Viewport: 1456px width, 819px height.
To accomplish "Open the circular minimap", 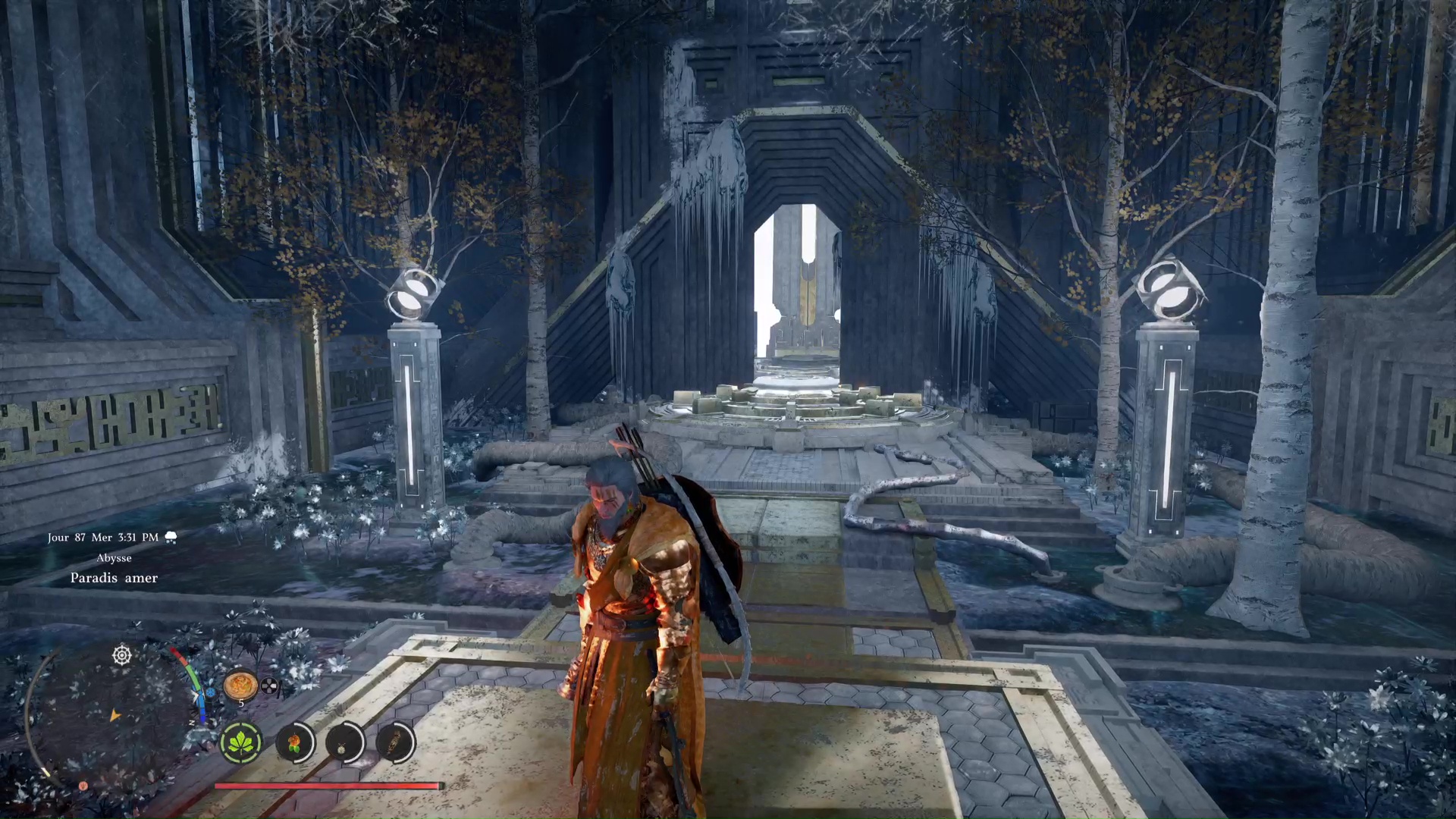I will 114,717.
